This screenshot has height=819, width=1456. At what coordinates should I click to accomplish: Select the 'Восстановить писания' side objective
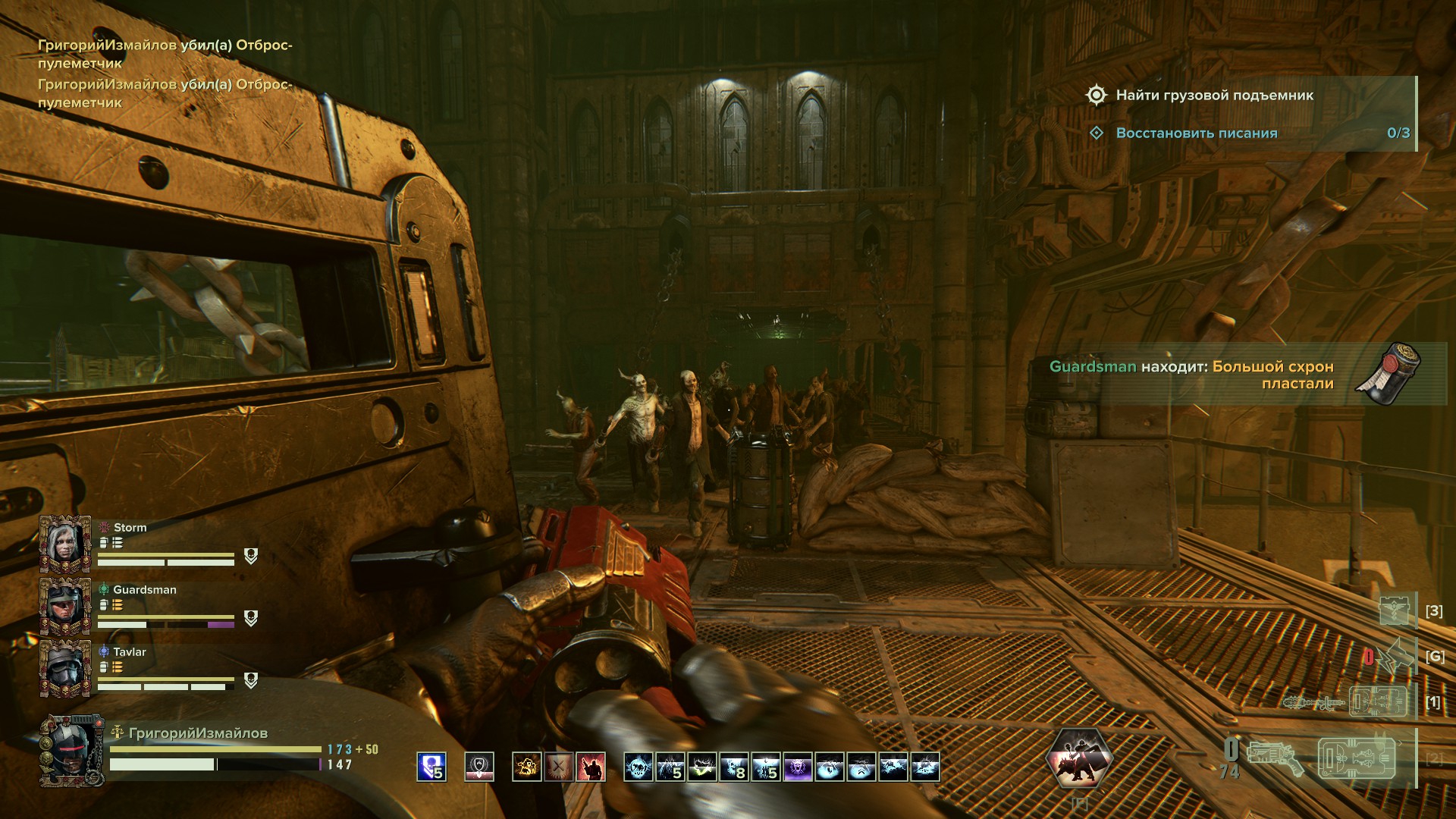tap(1196, 133)
